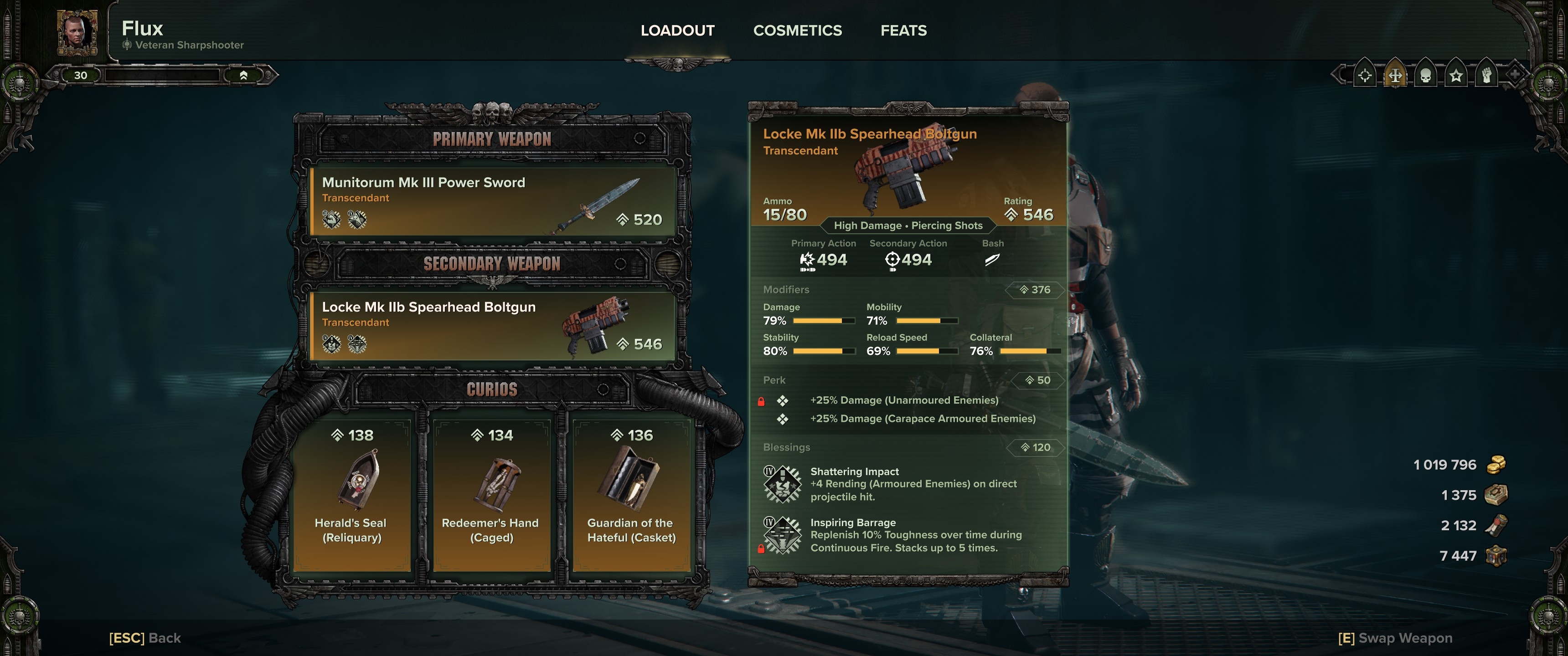Choose the skull preset icon
The image size is (1568, 656).
click(x=1426, y=76)
